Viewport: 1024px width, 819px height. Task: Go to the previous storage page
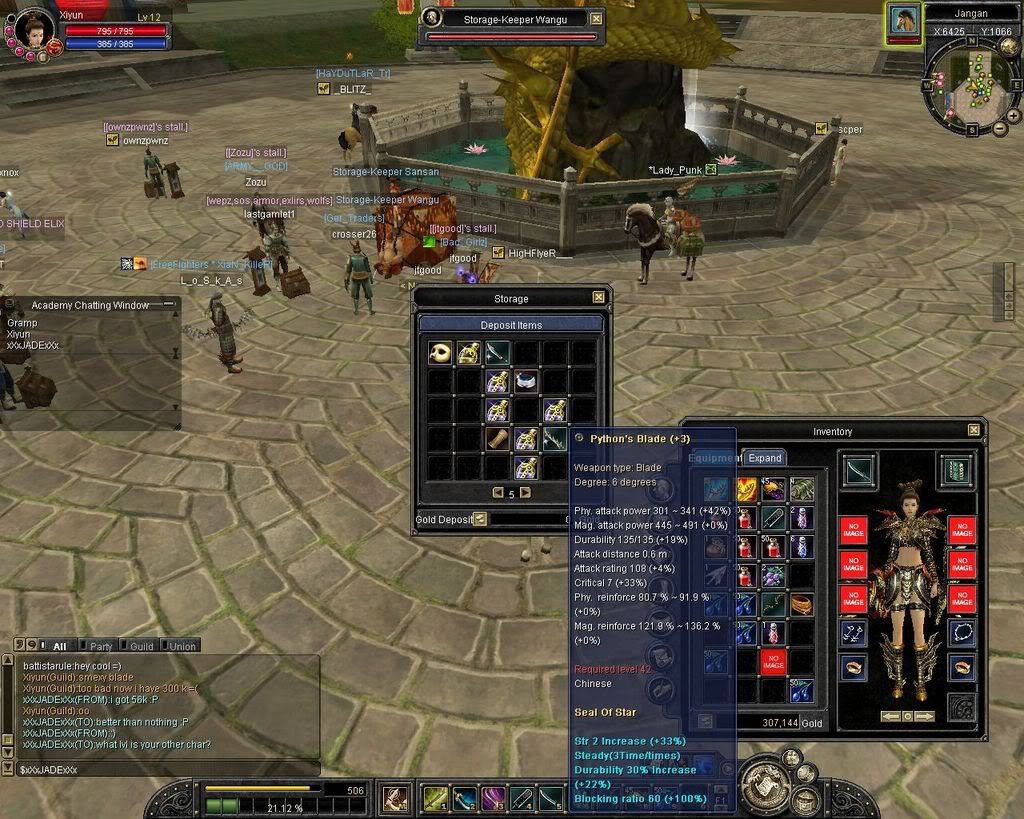498,493
